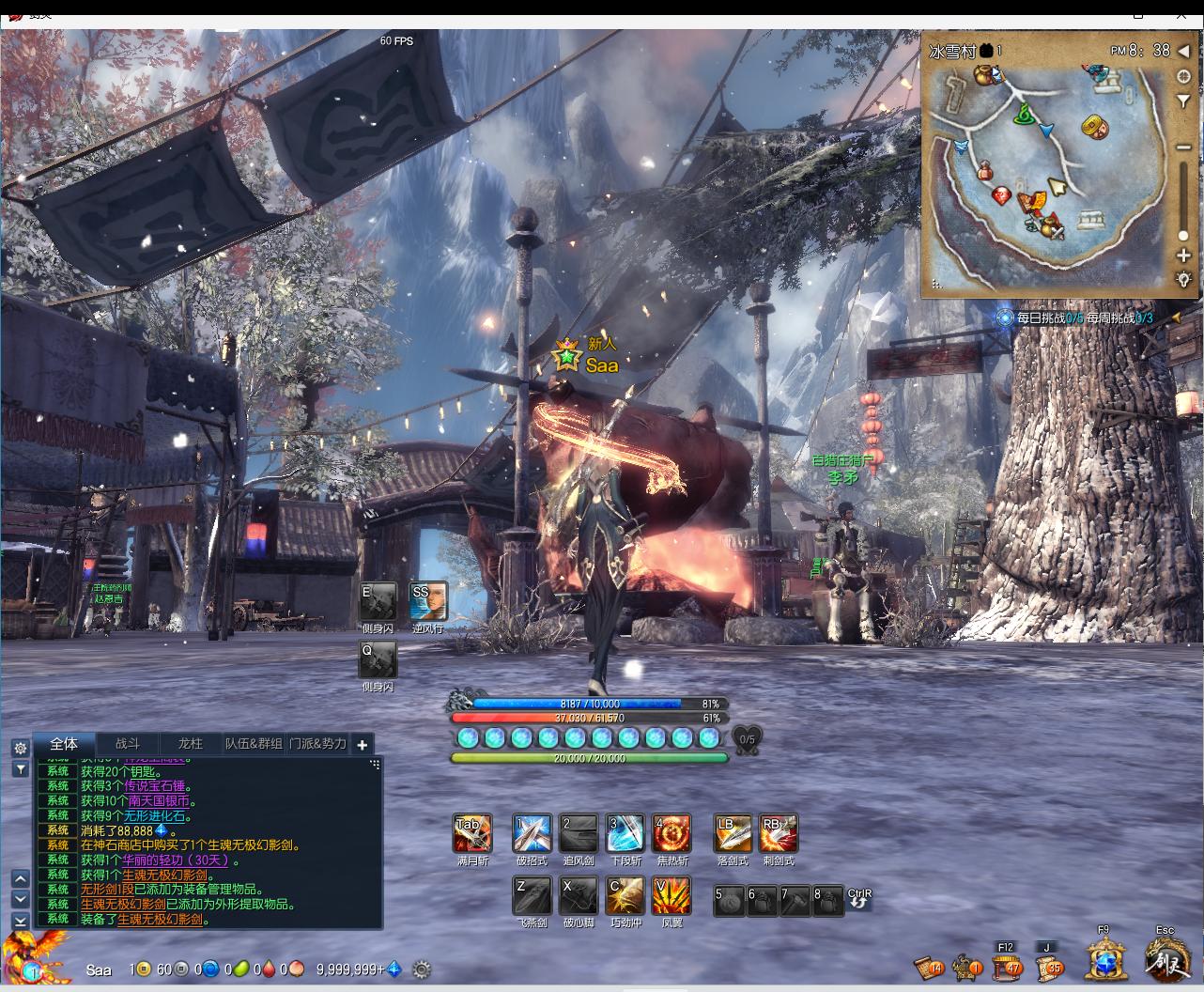Activate the 满月斩 skill
Screen dimensions: 1204x992
472,833
